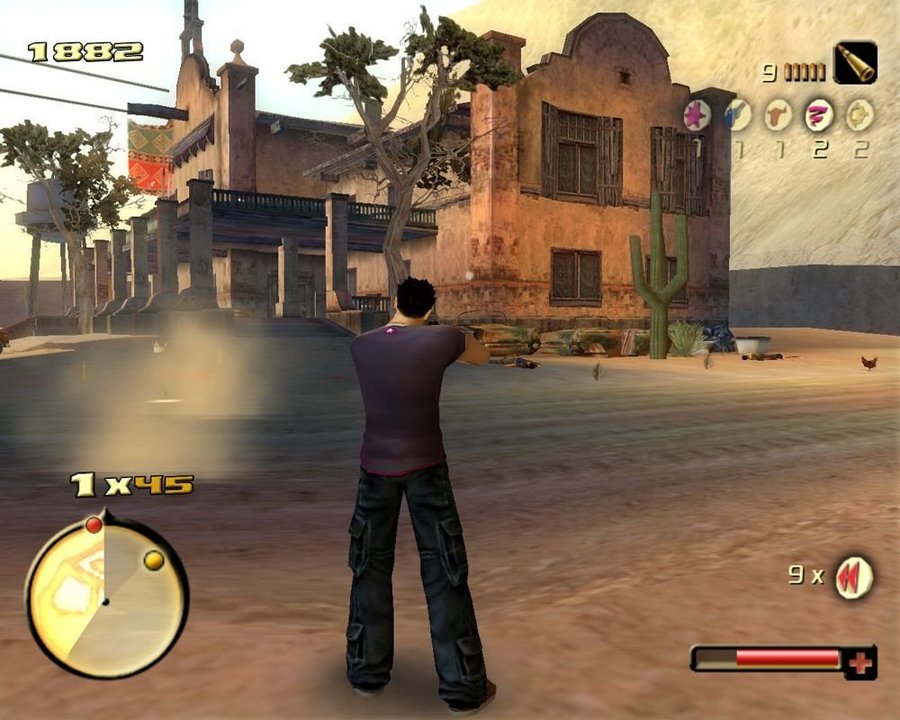The width and height of the screenshot is (900, 720).
Task: Select the golden bullet weapon icon
Action: click(855, 62)
